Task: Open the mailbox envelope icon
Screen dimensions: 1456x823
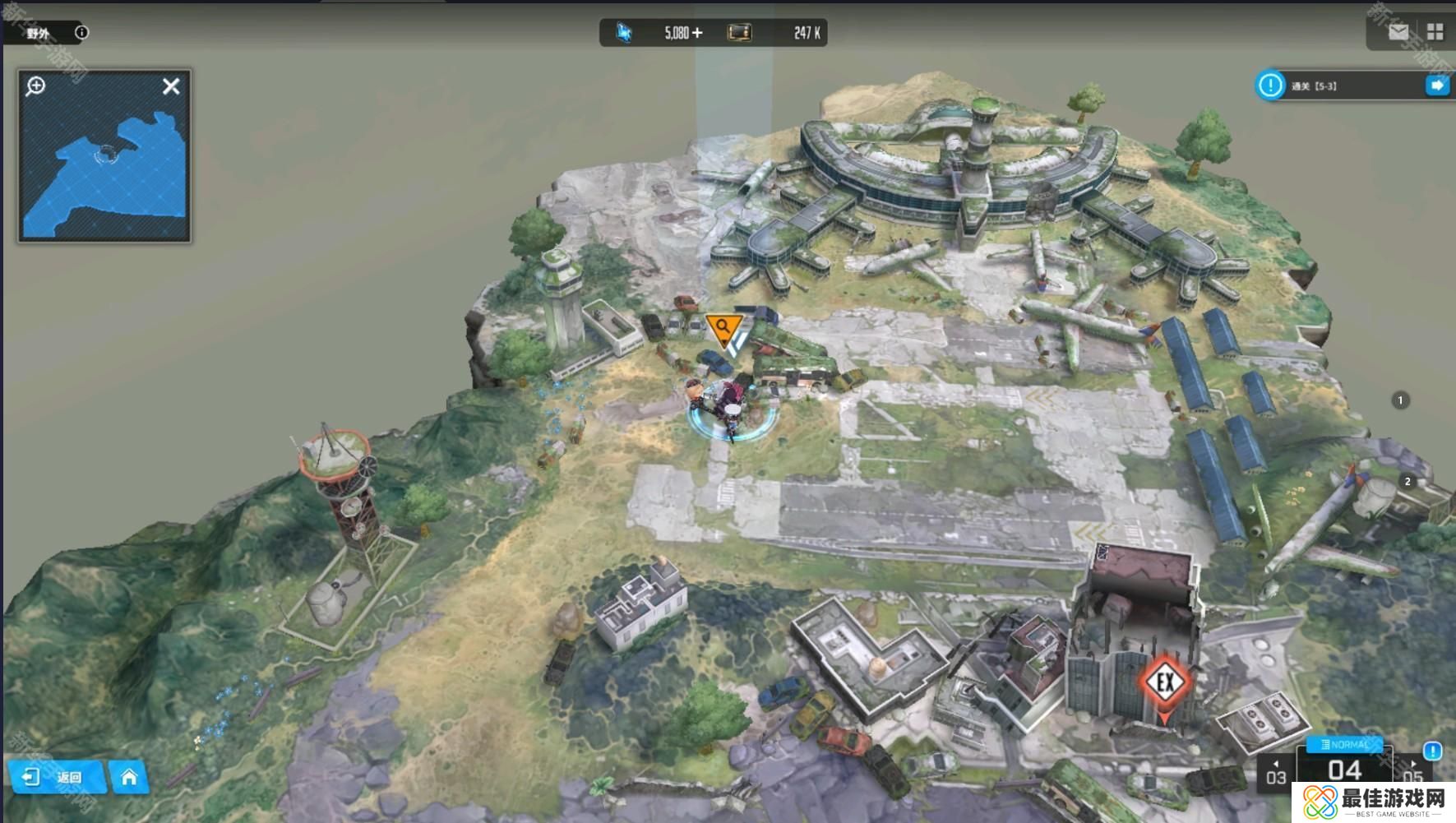Action: tap(1398, 32)
